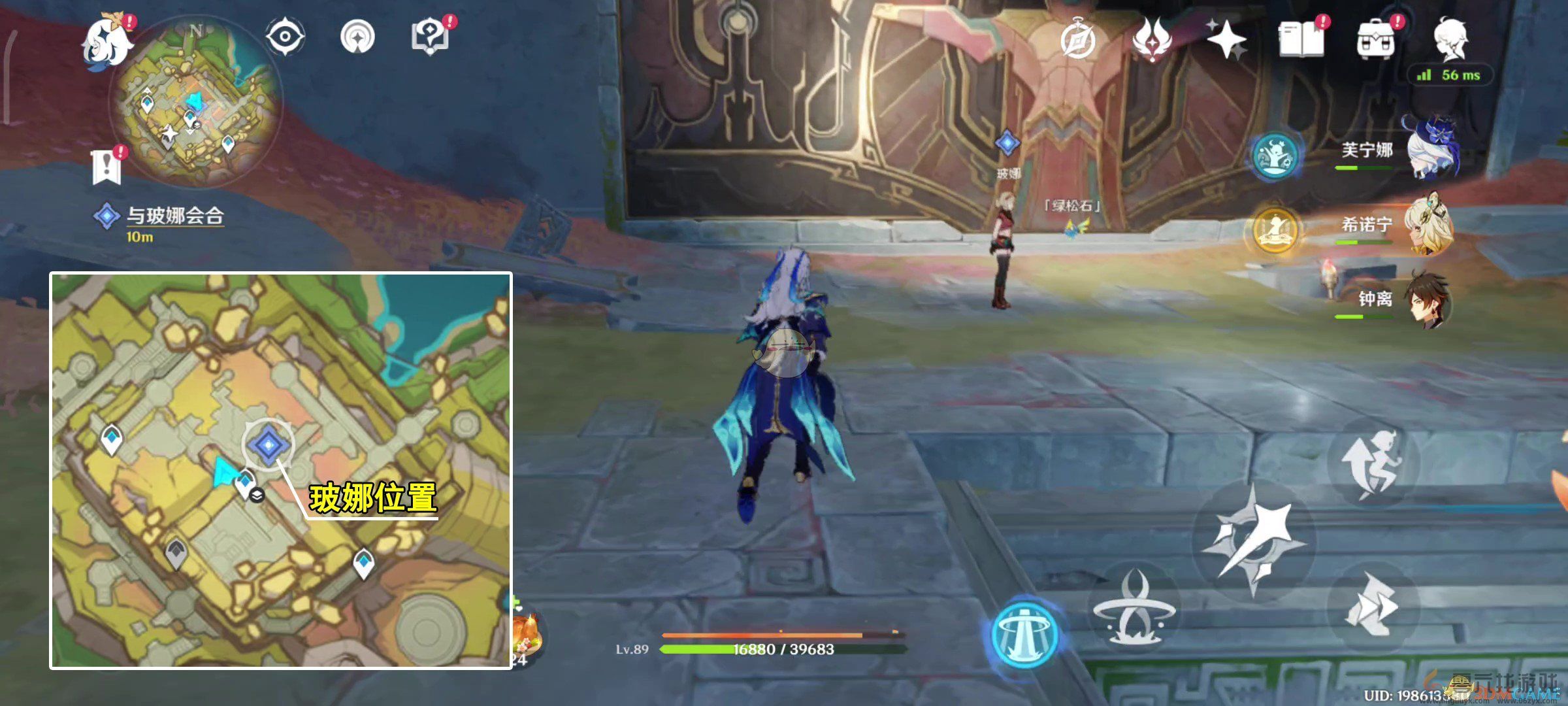Open the wish four-point star icon
1568x706 pixels.
coord(1226,41)
